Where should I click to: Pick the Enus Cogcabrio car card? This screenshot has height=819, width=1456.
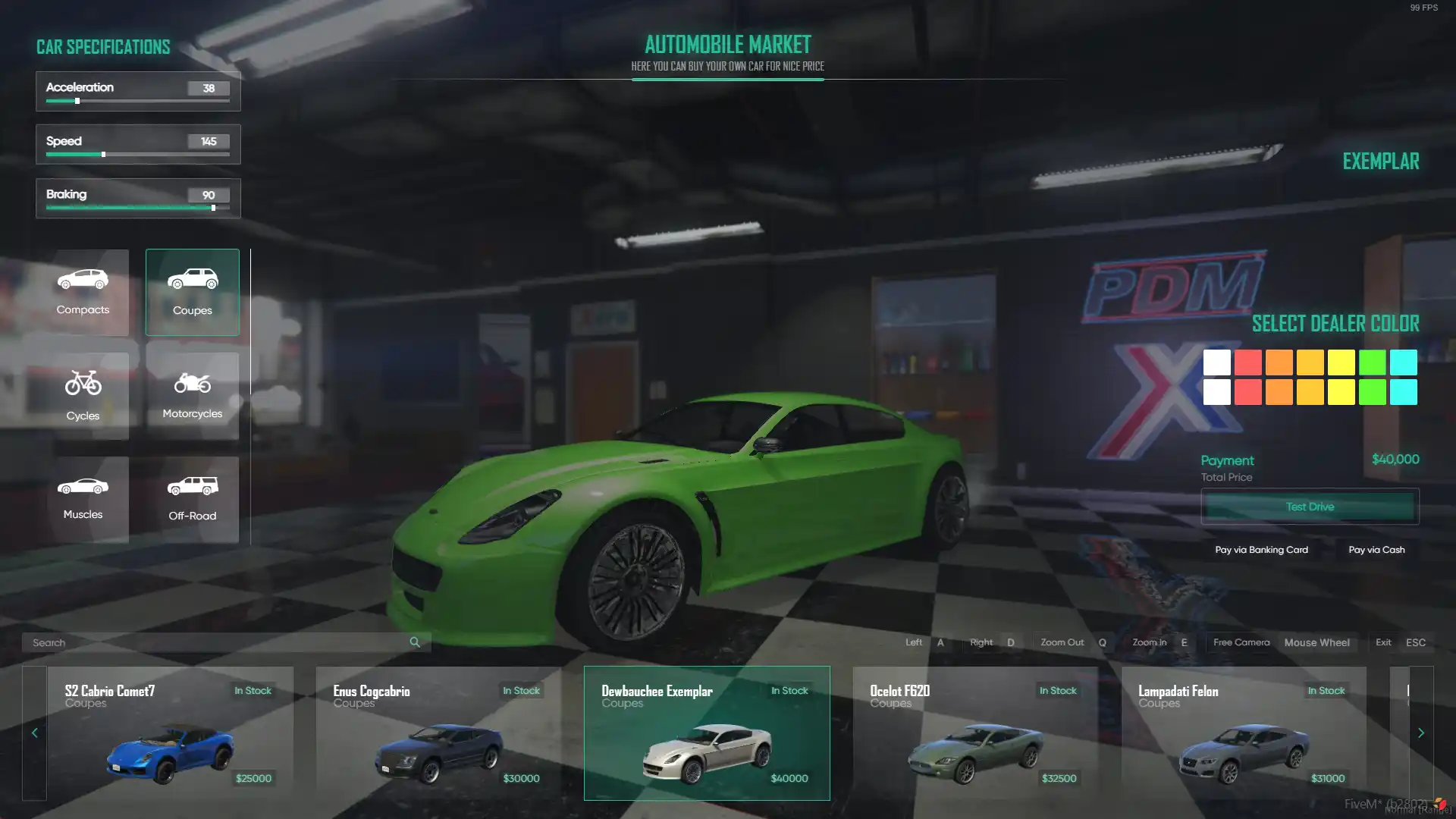(438, 733)
